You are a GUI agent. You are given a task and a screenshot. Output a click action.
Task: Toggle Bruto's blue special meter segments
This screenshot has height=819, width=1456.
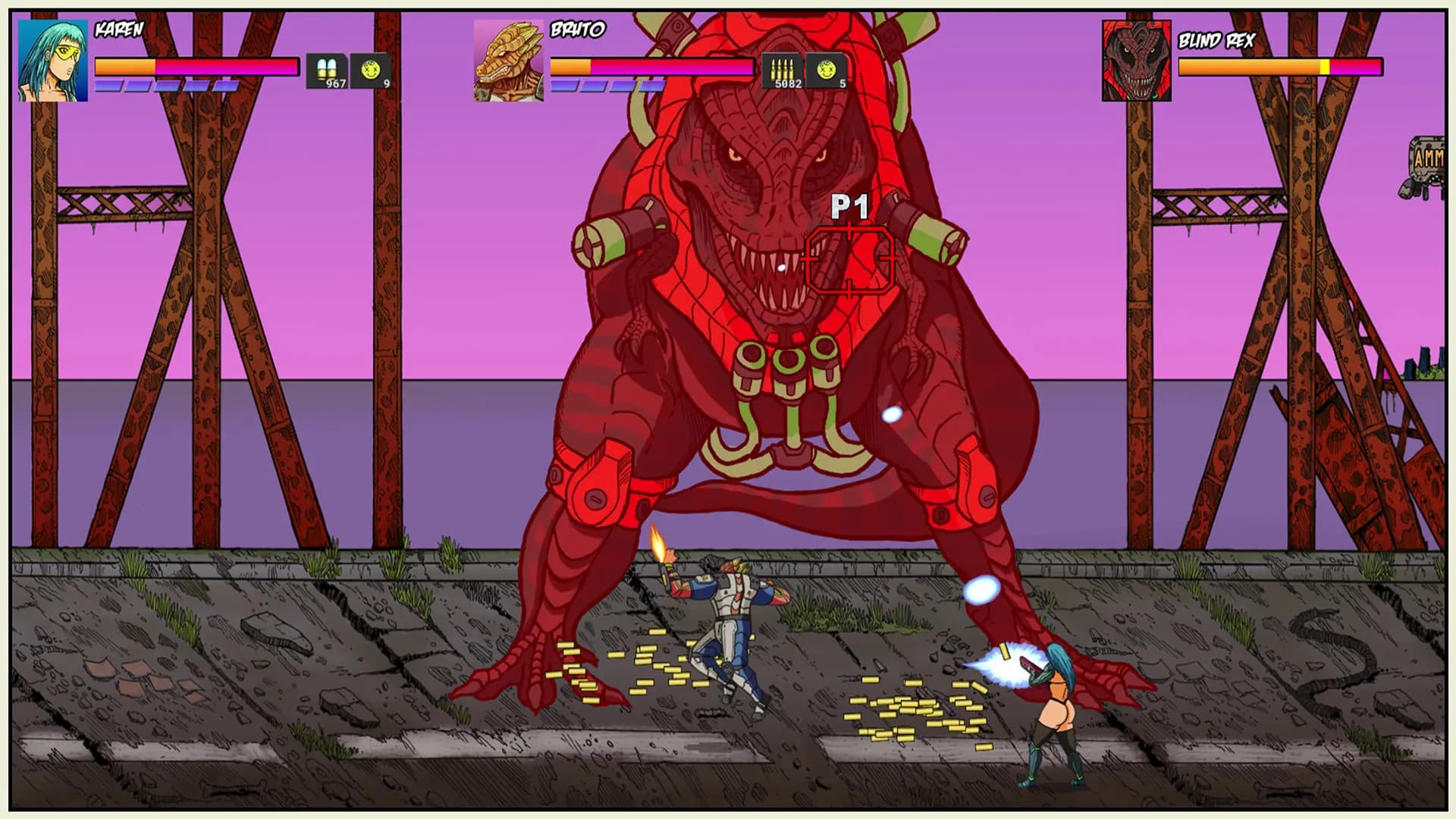[607, 86]
